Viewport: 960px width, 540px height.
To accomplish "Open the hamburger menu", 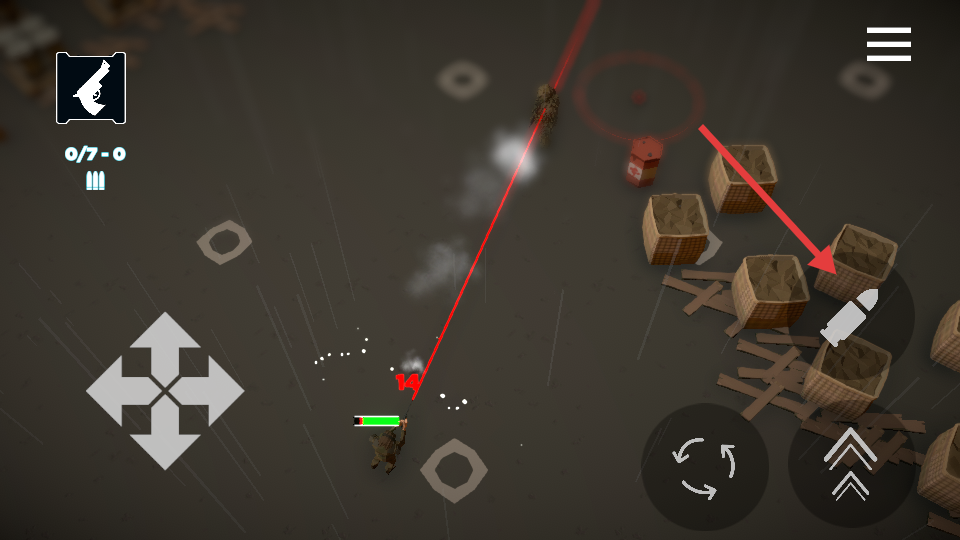I will 888,45.
